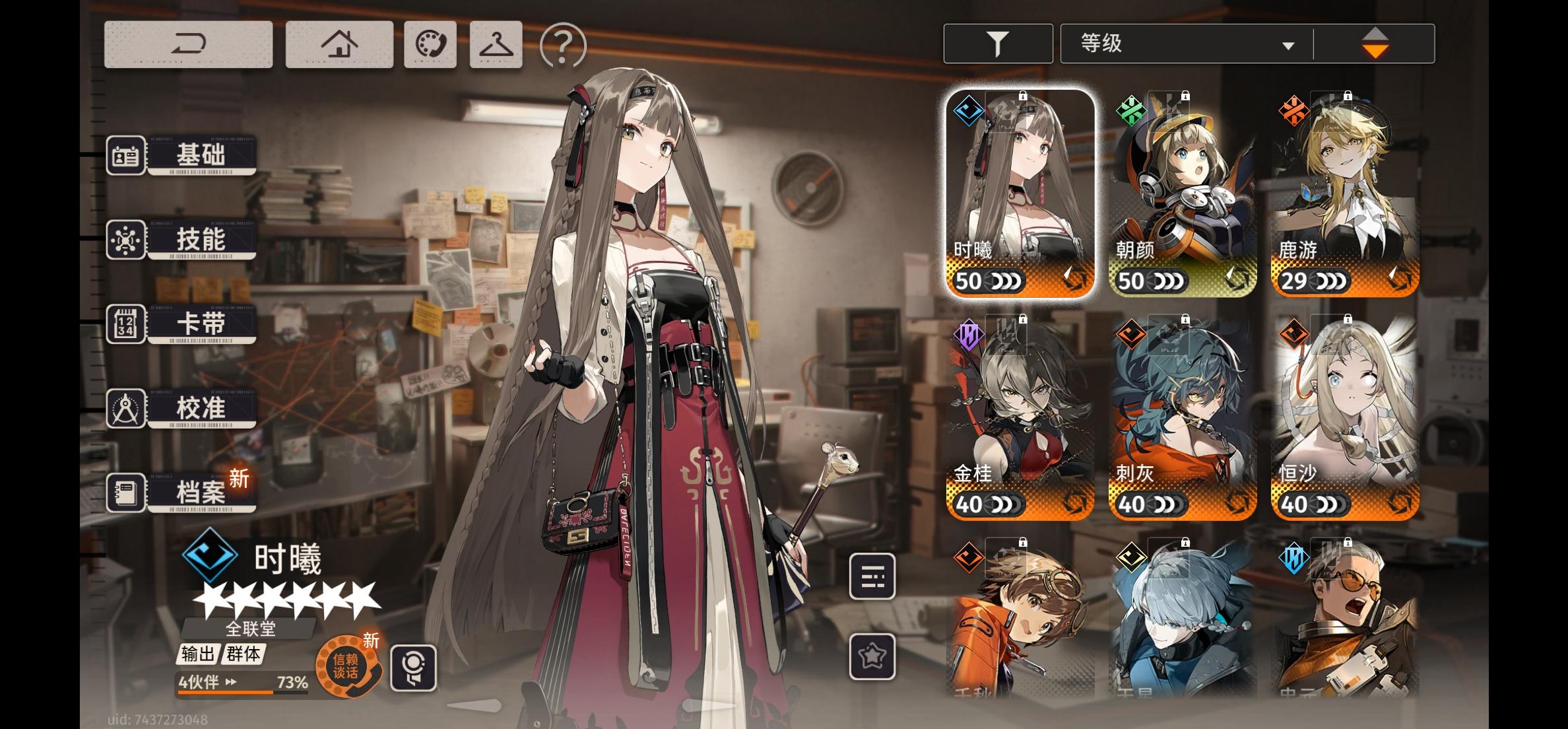The image size is (1568, 729).
Task: Open the home icon in top toolbar
Action: click(x=339, y=44)
